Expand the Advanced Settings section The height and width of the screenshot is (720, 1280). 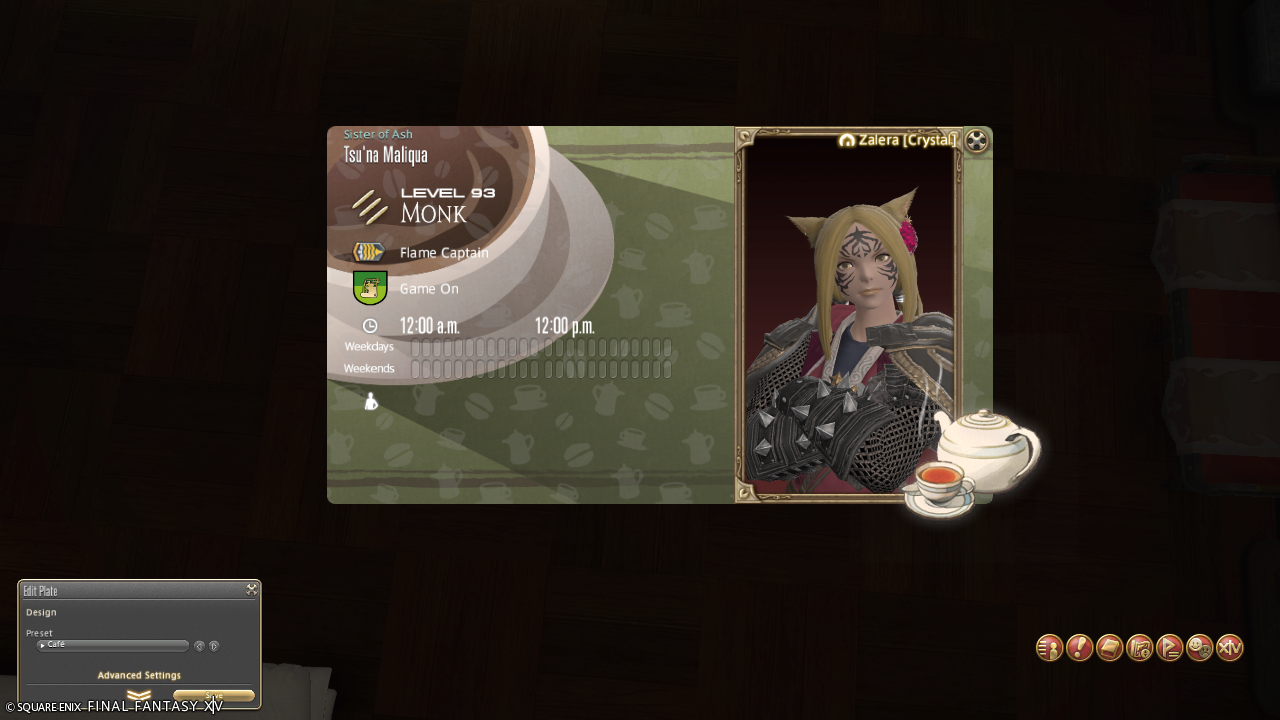coord(139,694)
